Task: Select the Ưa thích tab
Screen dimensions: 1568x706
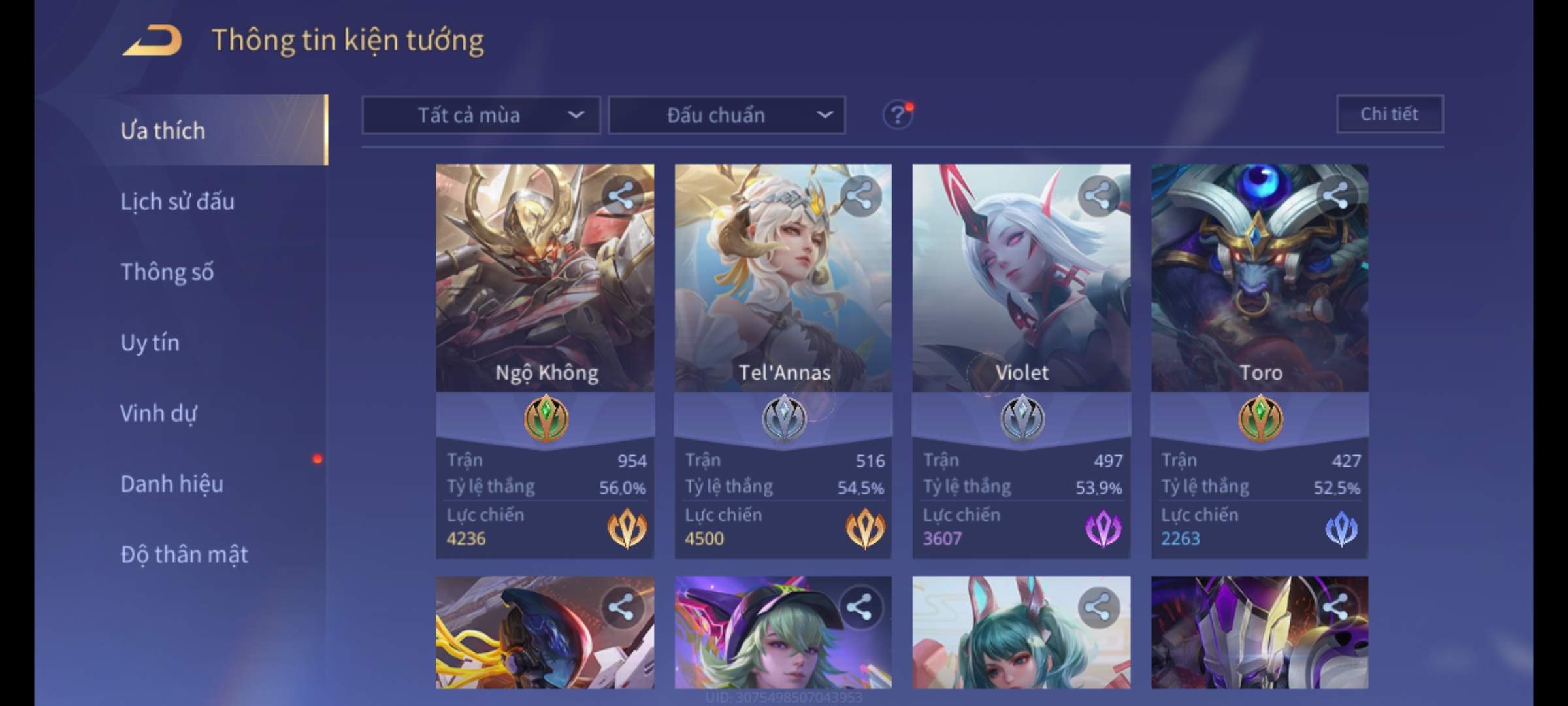Action: pyautogui.click(x=163, y=131)
